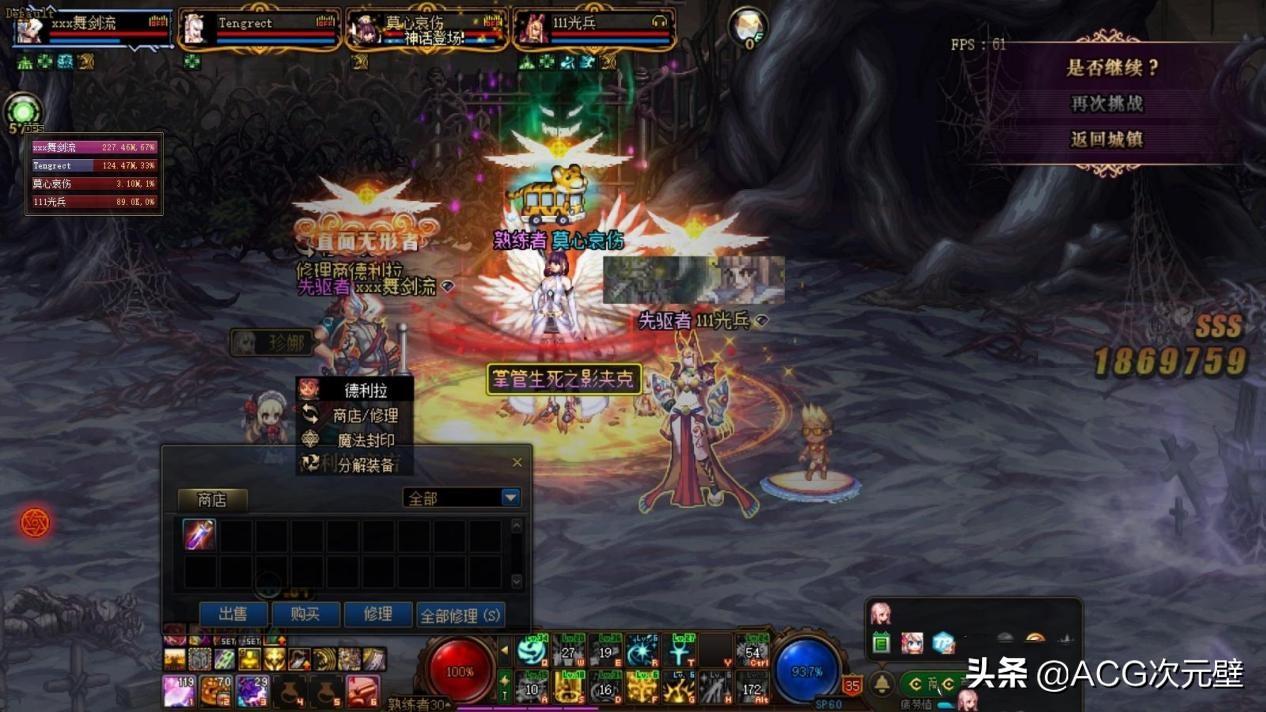This screenshot has height=712, width=1266.
Task: Click the 购买 buy button
Action: pyautogui.click(x=305, y=614)
